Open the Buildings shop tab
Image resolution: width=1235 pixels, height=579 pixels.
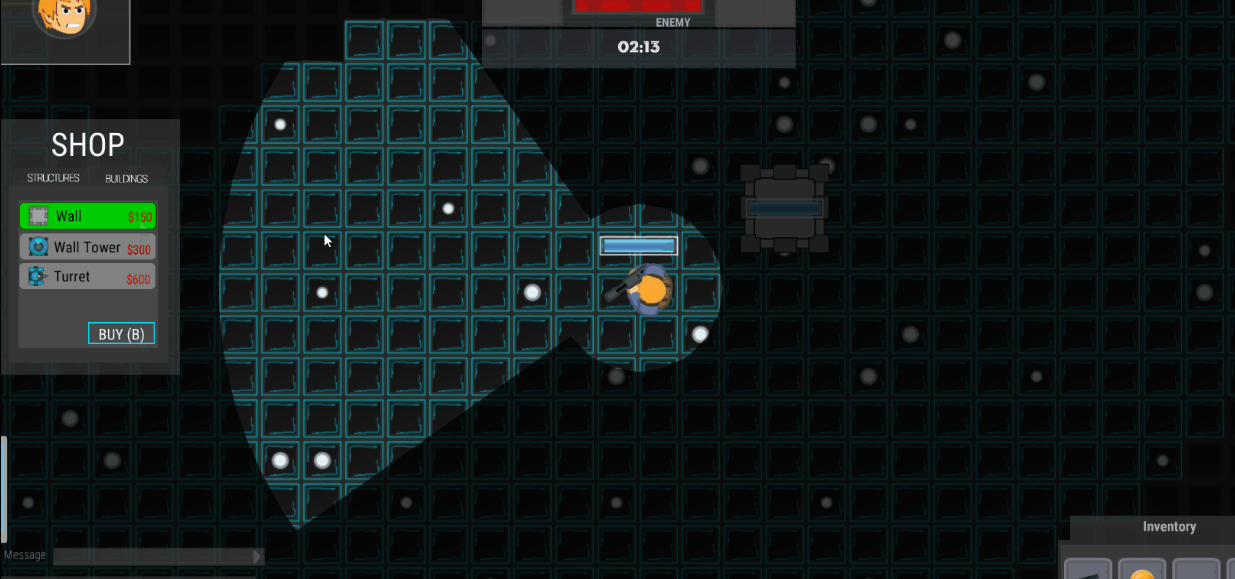click(x=126, y=179)
